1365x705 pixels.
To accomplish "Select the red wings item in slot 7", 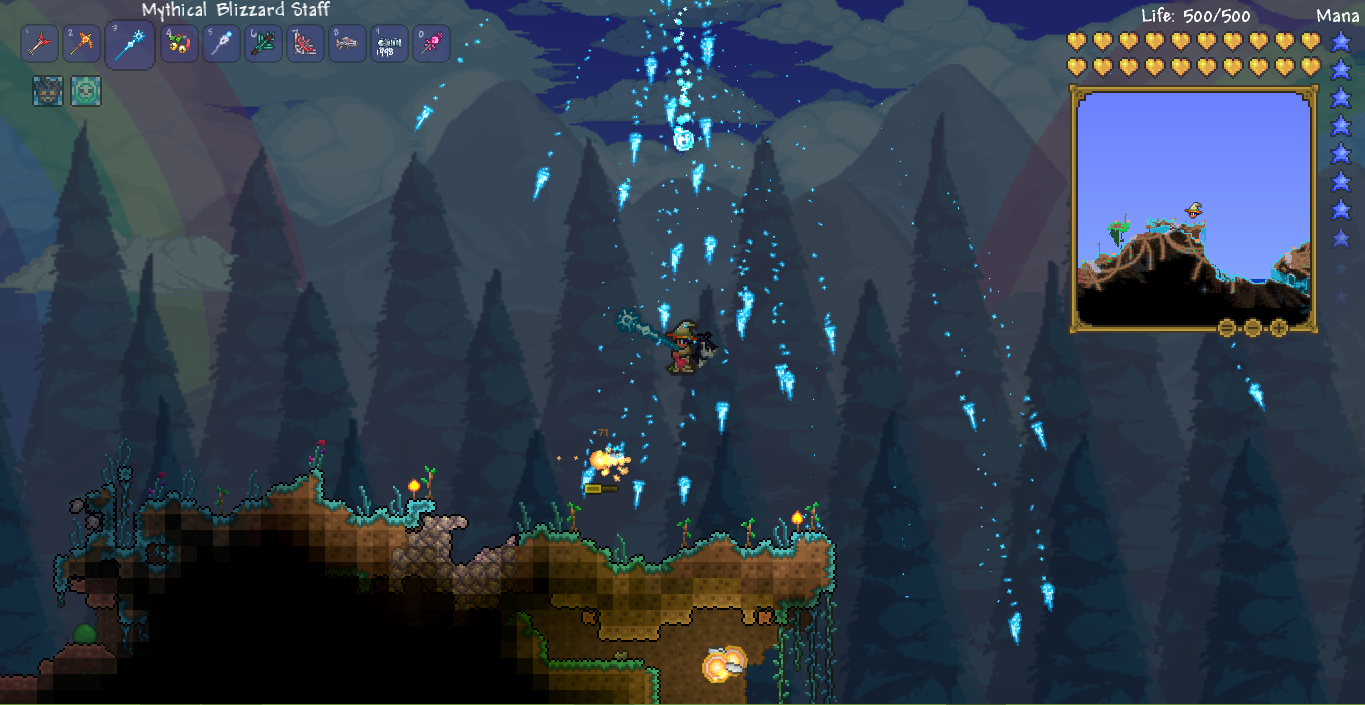I will (306, 44).
